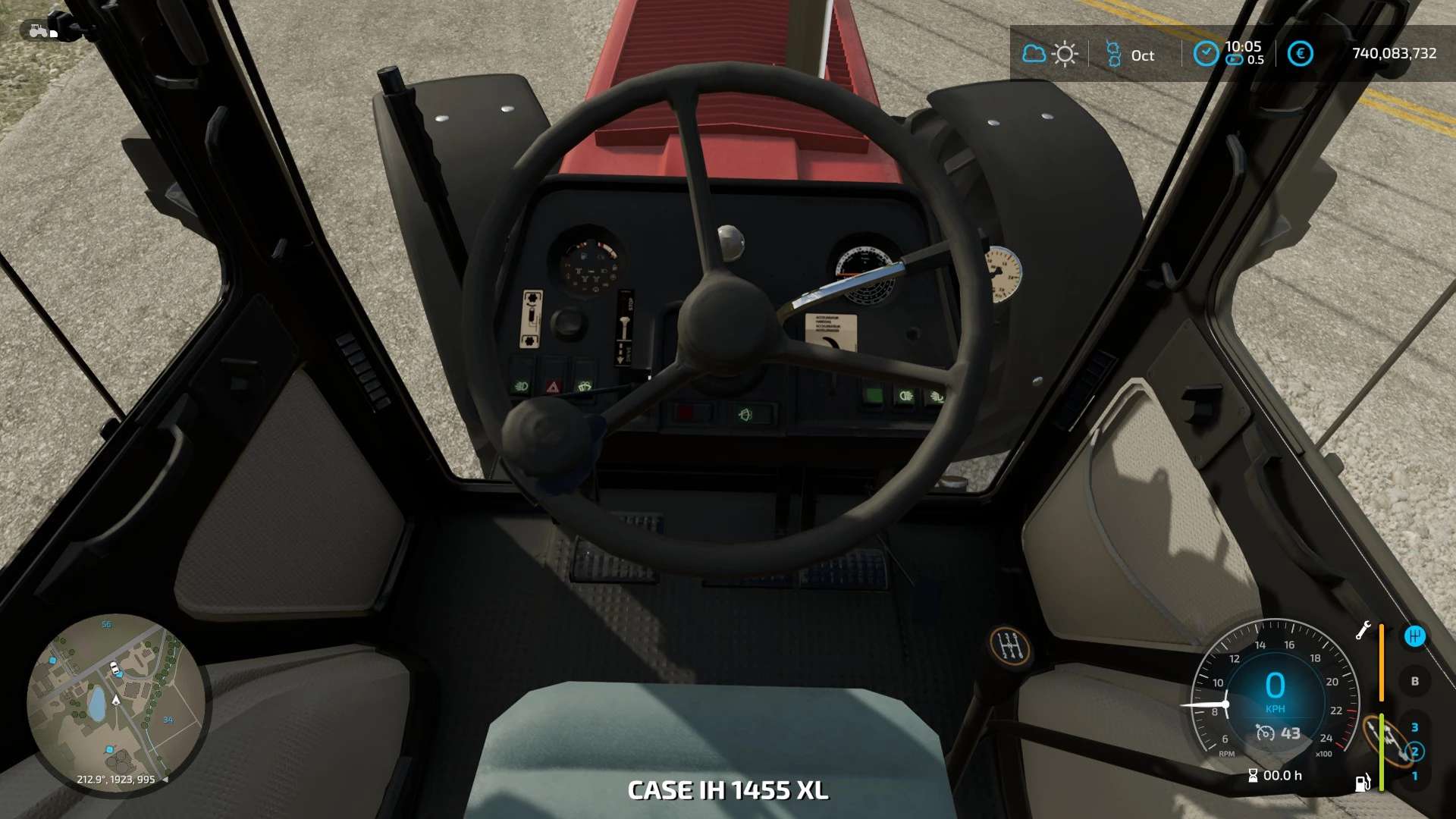Click the cruise control speed icon
1456x819 pixels.
point(1265,733)
